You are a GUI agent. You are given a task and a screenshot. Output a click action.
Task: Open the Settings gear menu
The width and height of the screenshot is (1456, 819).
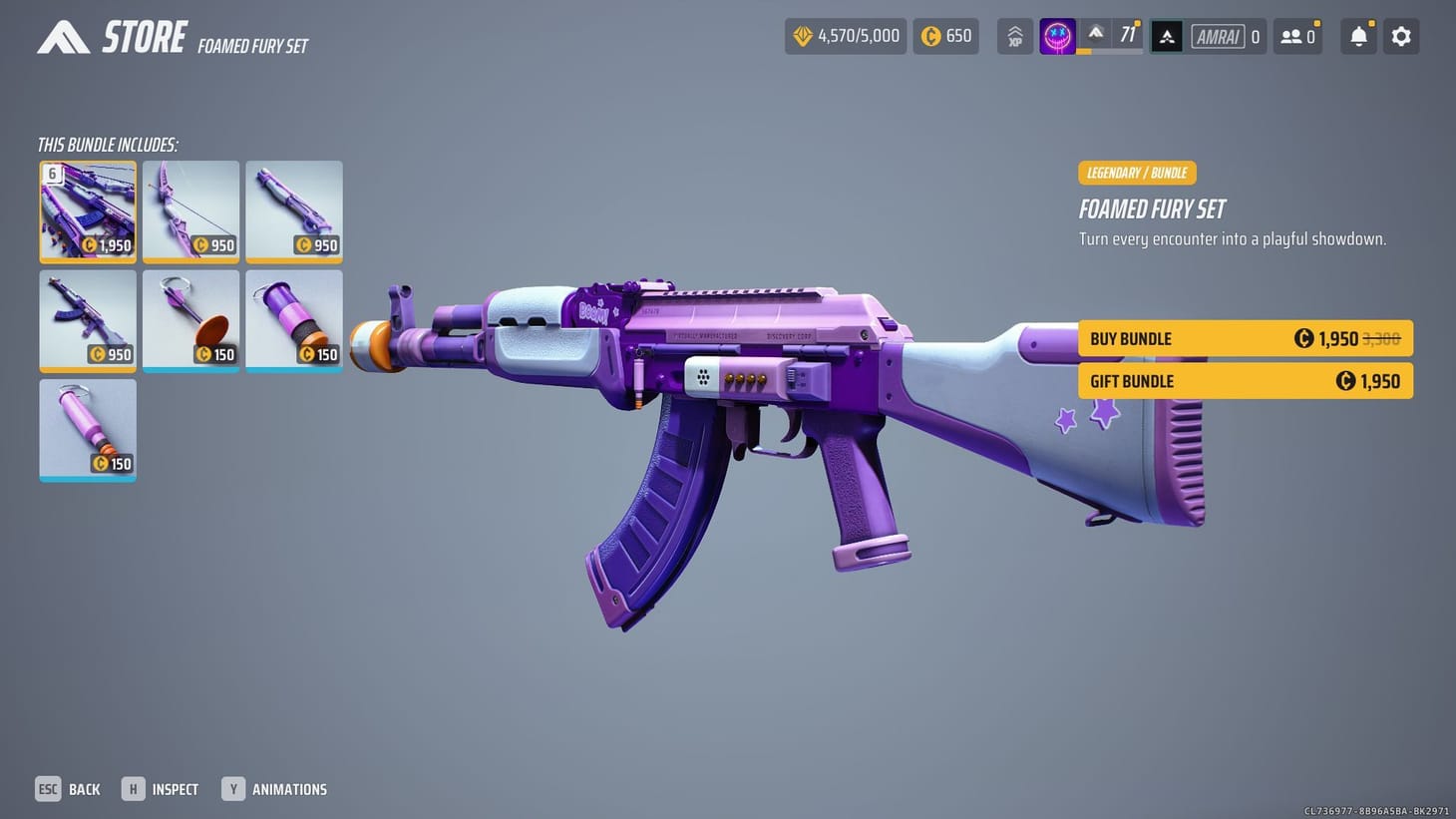click(x=1401, y=36)
